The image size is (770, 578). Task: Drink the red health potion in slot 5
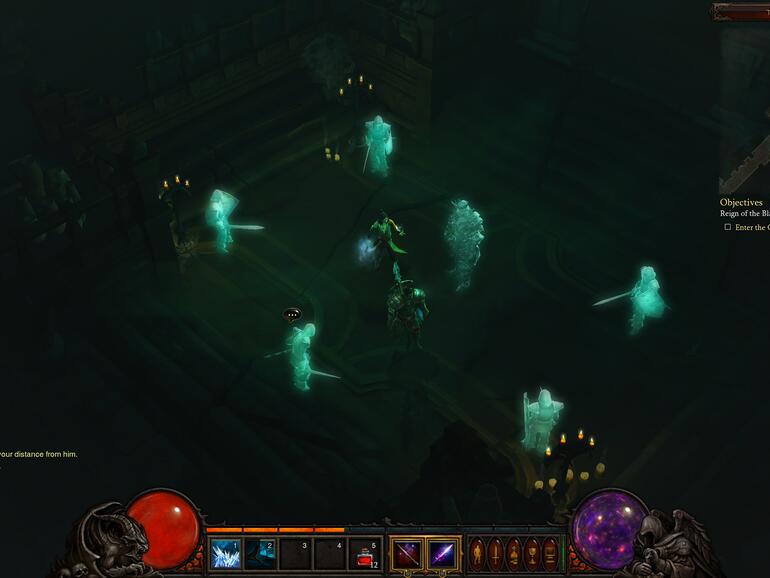pos(365,554)
